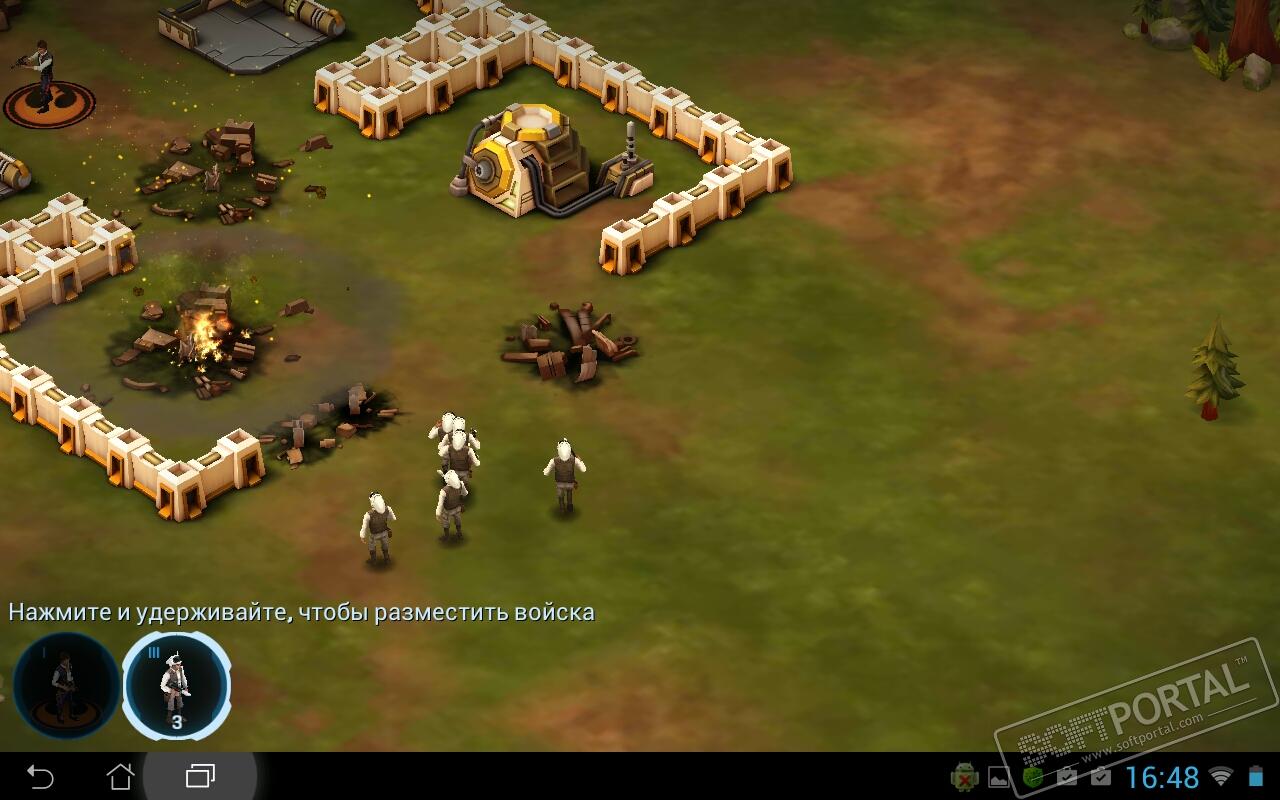Select the Han Solo hero unit slot
This screenshot has height=800, width=1280.
click(66, 686)
